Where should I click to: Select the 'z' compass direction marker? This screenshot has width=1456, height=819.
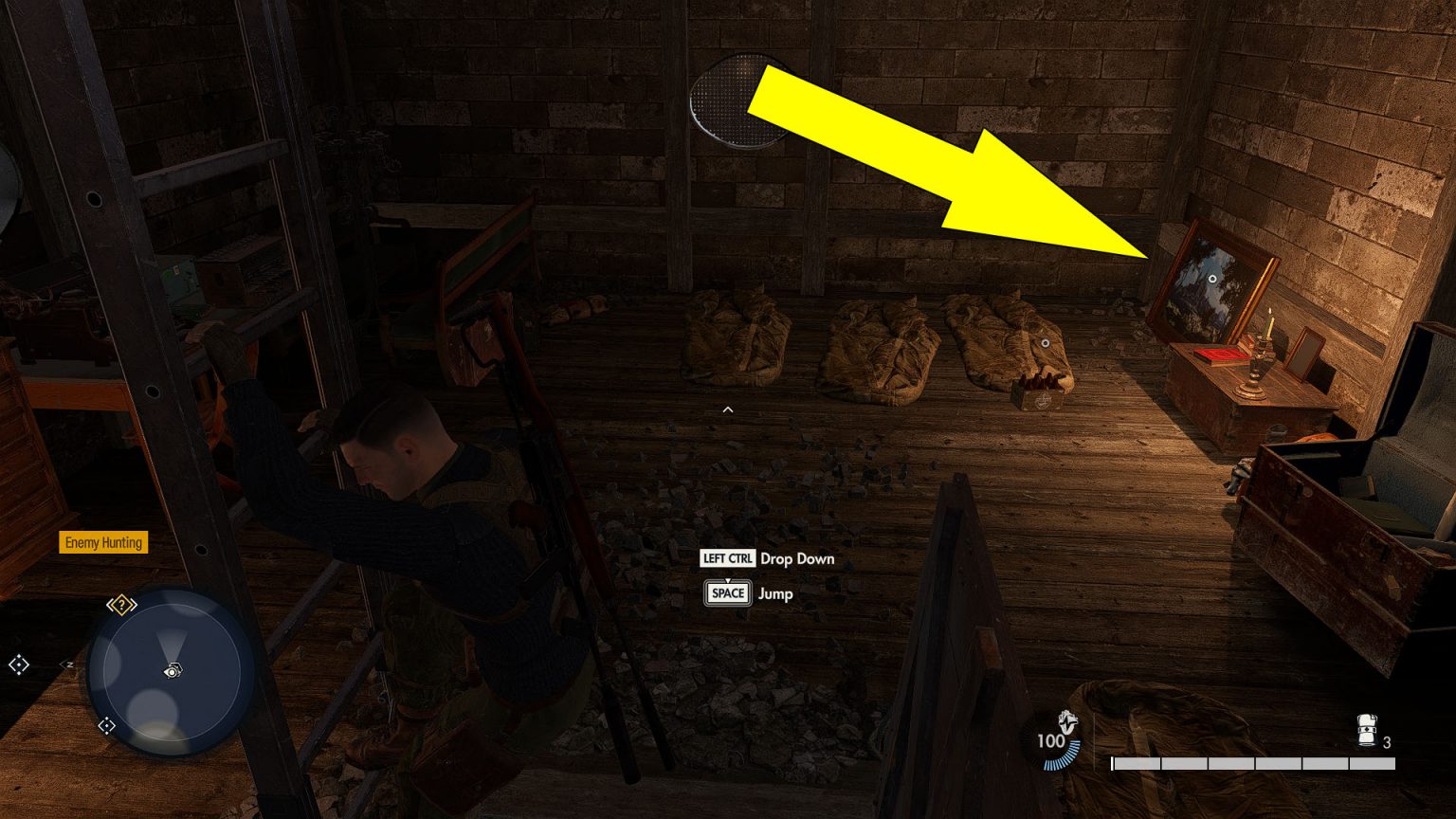coord(68,664)
